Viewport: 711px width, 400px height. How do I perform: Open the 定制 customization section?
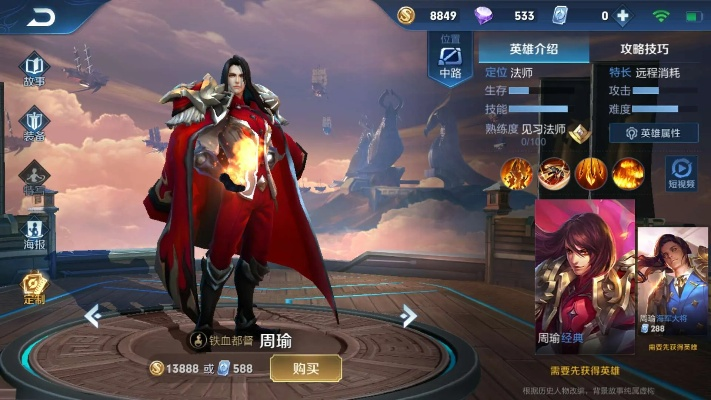[x=35, y=288]
